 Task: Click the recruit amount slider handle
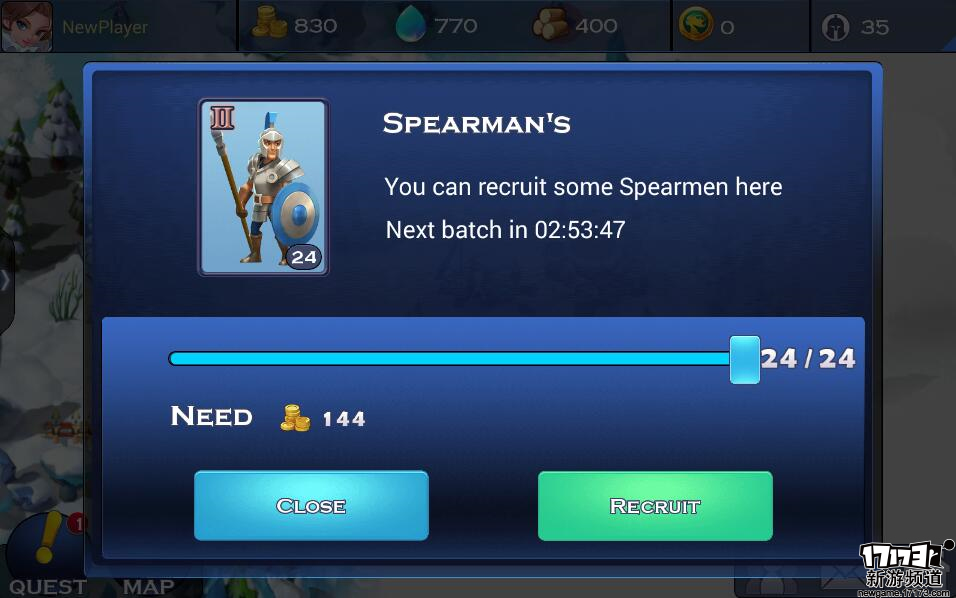744,359
